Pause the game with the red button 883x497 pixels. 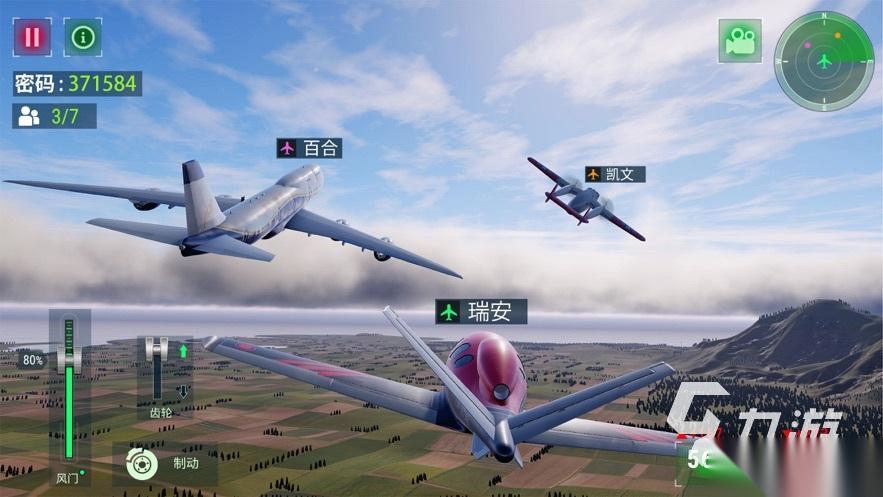pos(32,38)
